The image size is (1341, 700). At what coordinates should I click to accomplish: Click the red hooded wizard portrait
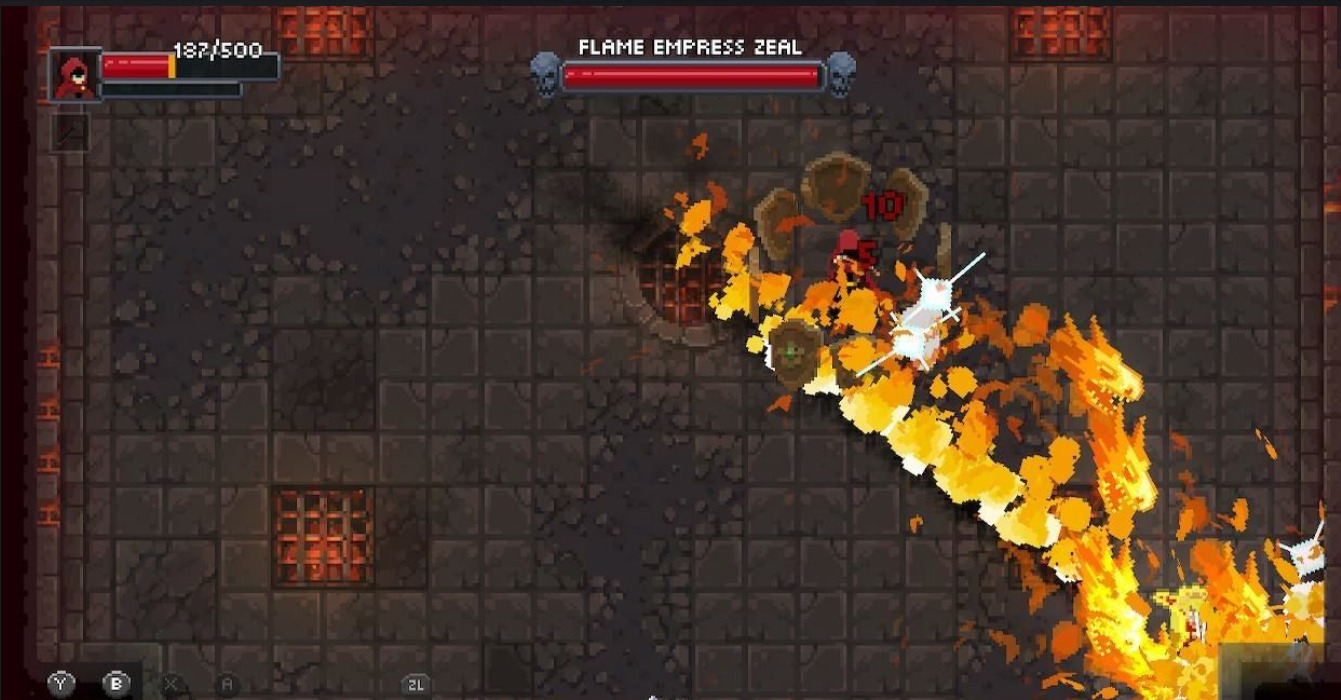pos(75,76)
